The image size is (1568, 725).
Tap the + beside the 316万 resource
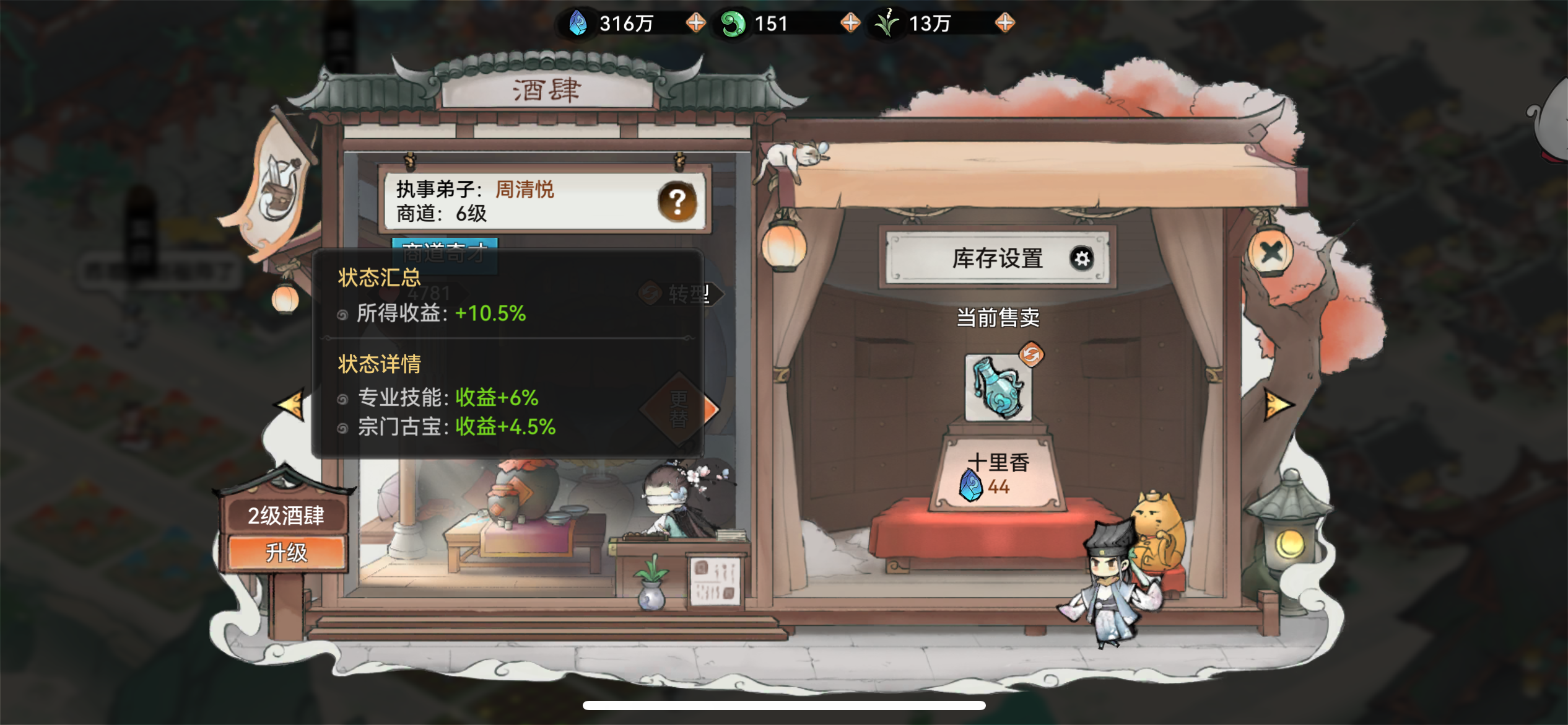pyautogui.click(x=695, y=22)
